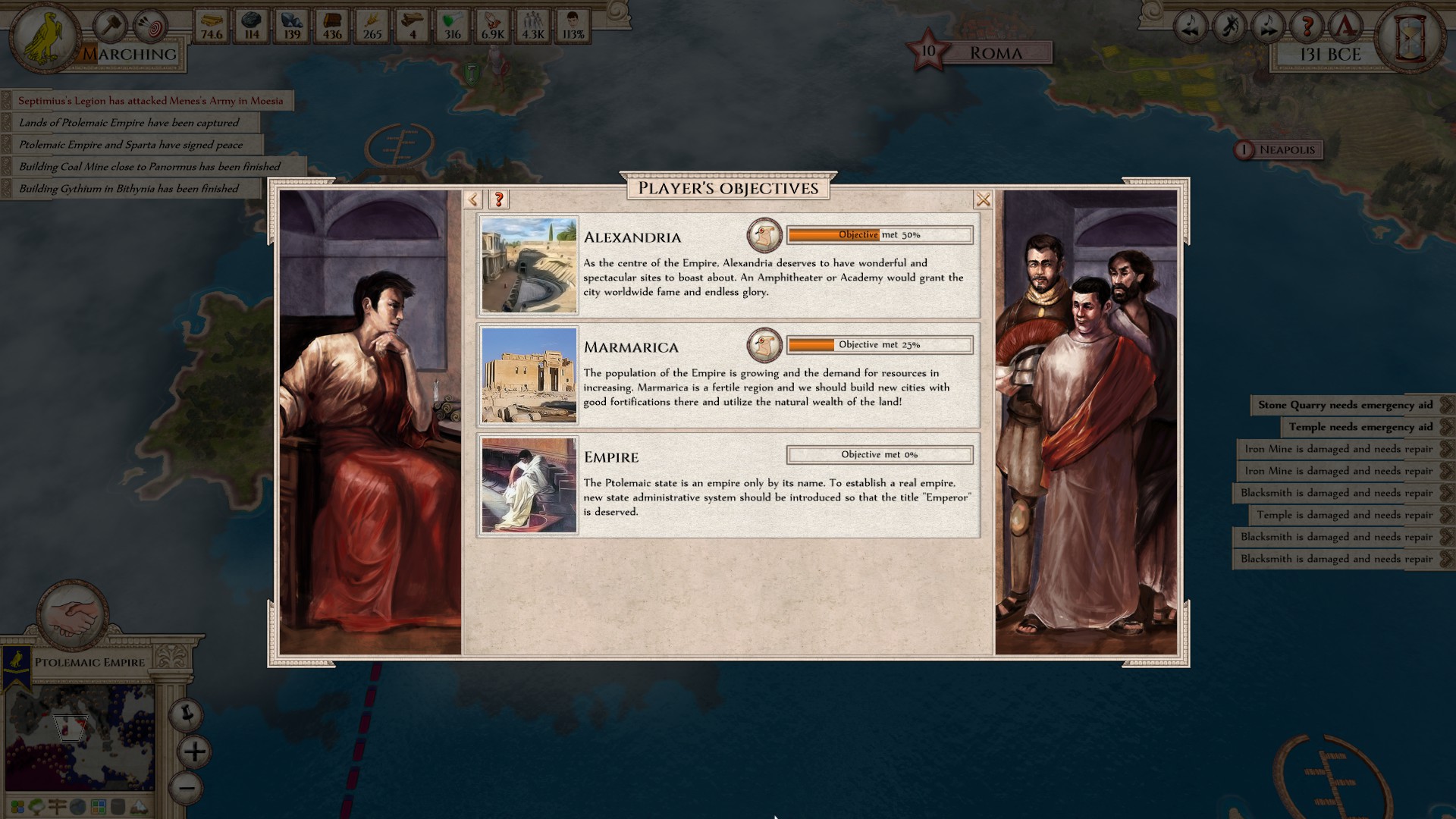Zoom in the minimap with plus
This screenshot has height=819, width=1456.
pyautogui.click(x=194, y=752)
